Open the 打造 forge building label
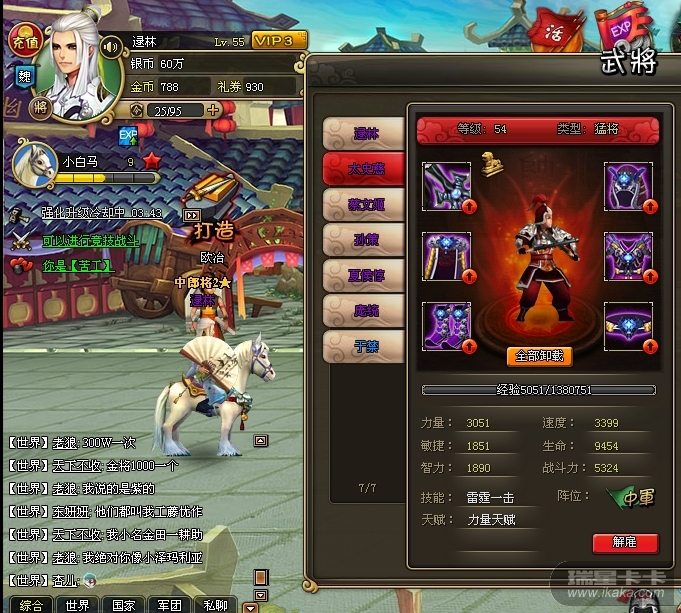This screenshot has width=681, height=613. coord(213,231)
